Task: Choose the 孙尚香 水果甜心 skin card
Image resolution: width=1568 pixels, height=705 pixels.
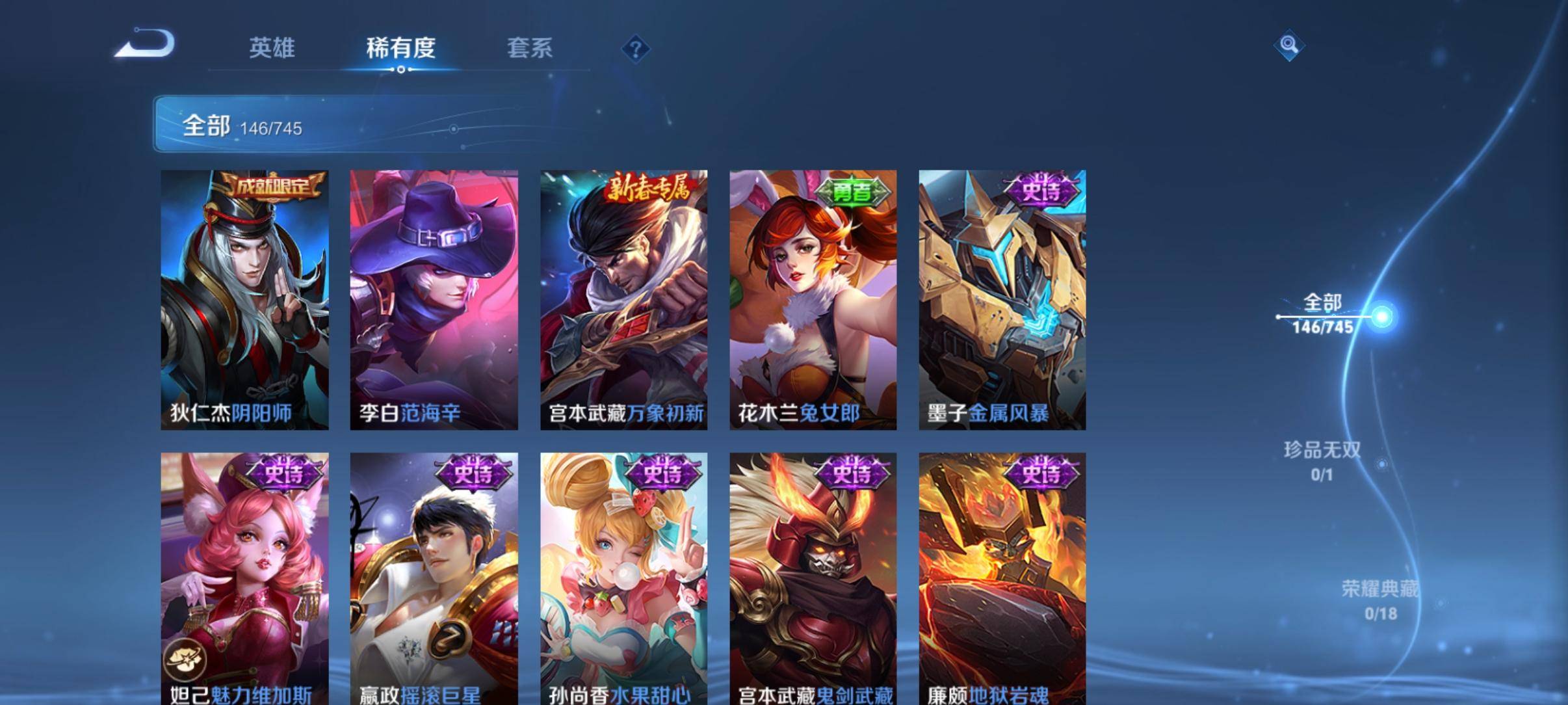Action: pos(623,579)
